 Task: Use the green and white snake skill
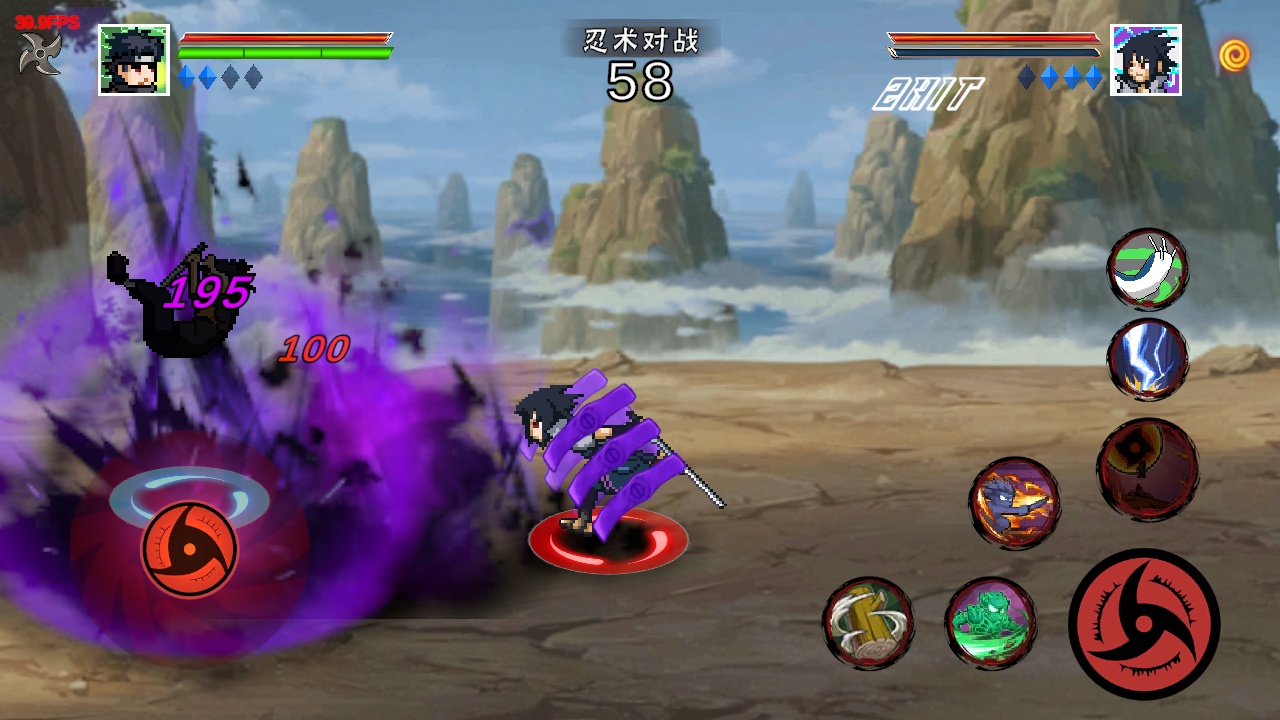pos(1148,268)
